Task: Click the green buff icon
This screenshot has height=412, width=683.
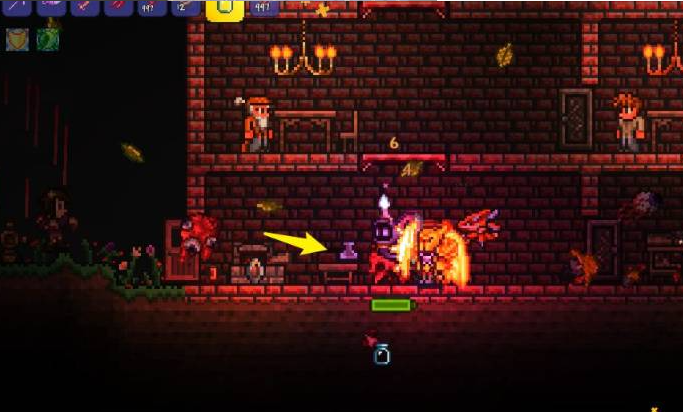Action: 48,39
